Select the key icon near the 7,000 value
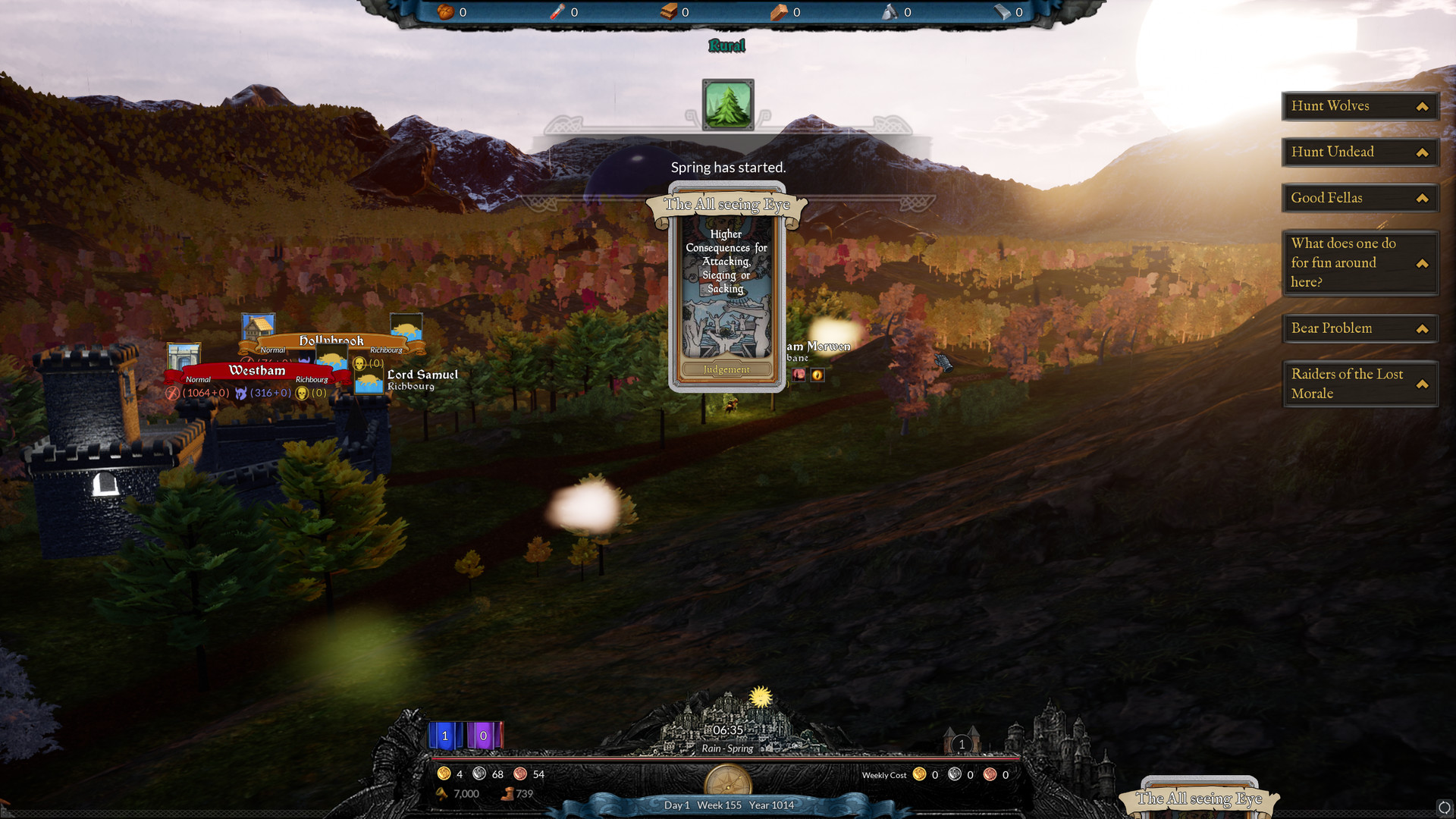 (x=444, y=793)
